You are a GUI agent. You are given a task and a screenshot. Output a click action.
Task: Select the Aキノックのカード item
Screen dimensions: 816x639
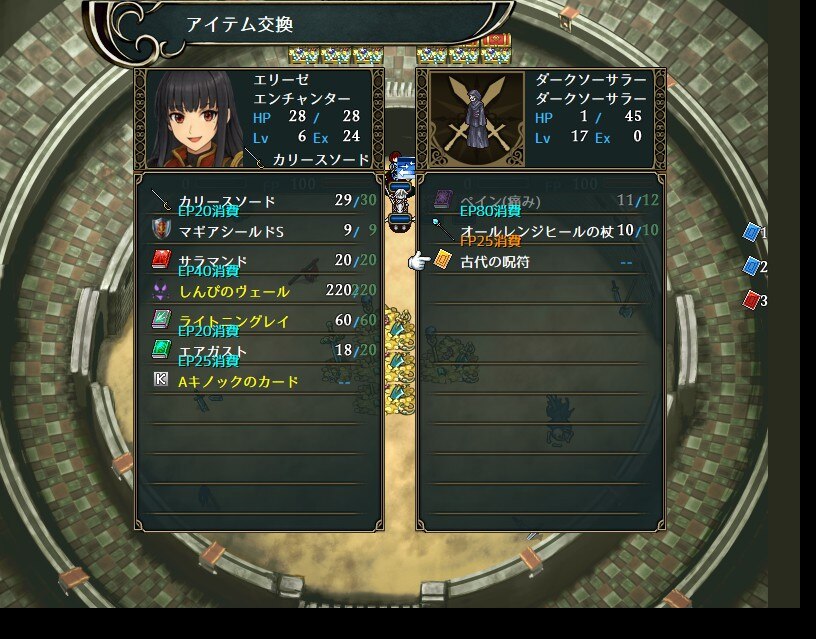(238, 381)
